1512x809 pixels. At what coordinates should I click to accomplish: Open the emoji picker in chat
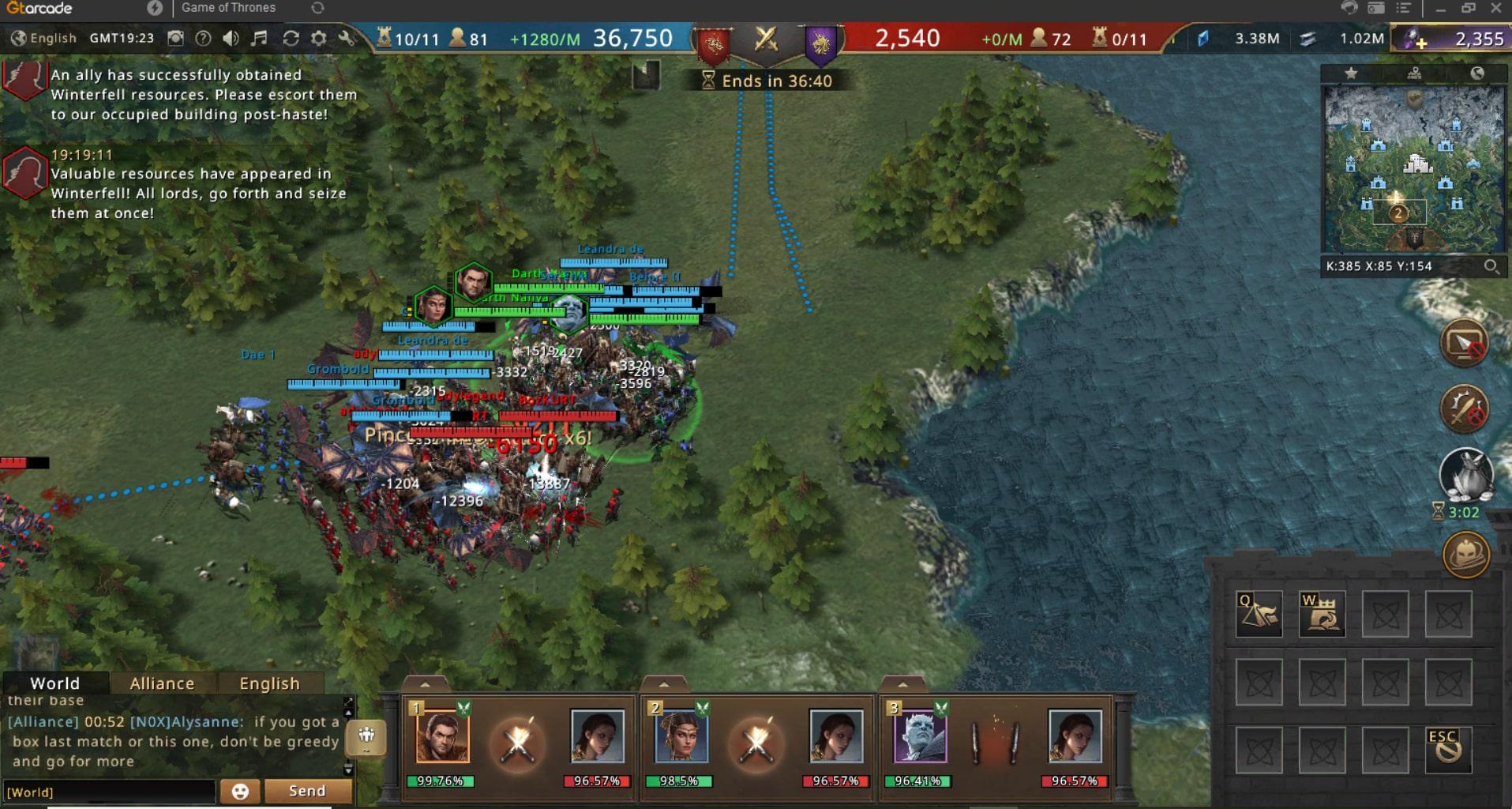(x=240, y=791)
